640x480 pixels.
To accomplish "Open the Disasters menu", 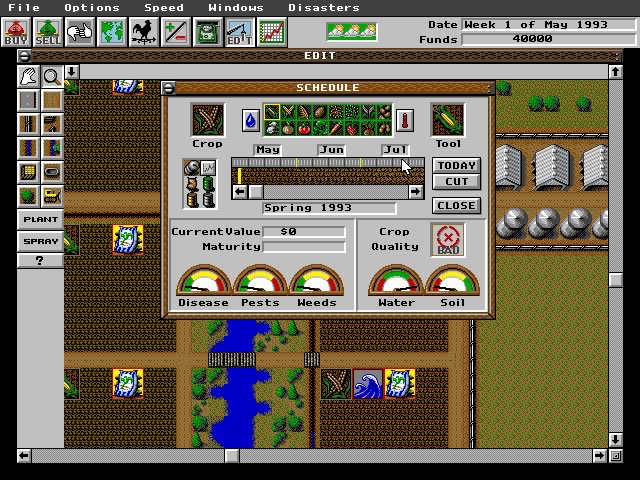I will (x=323, y=8).
